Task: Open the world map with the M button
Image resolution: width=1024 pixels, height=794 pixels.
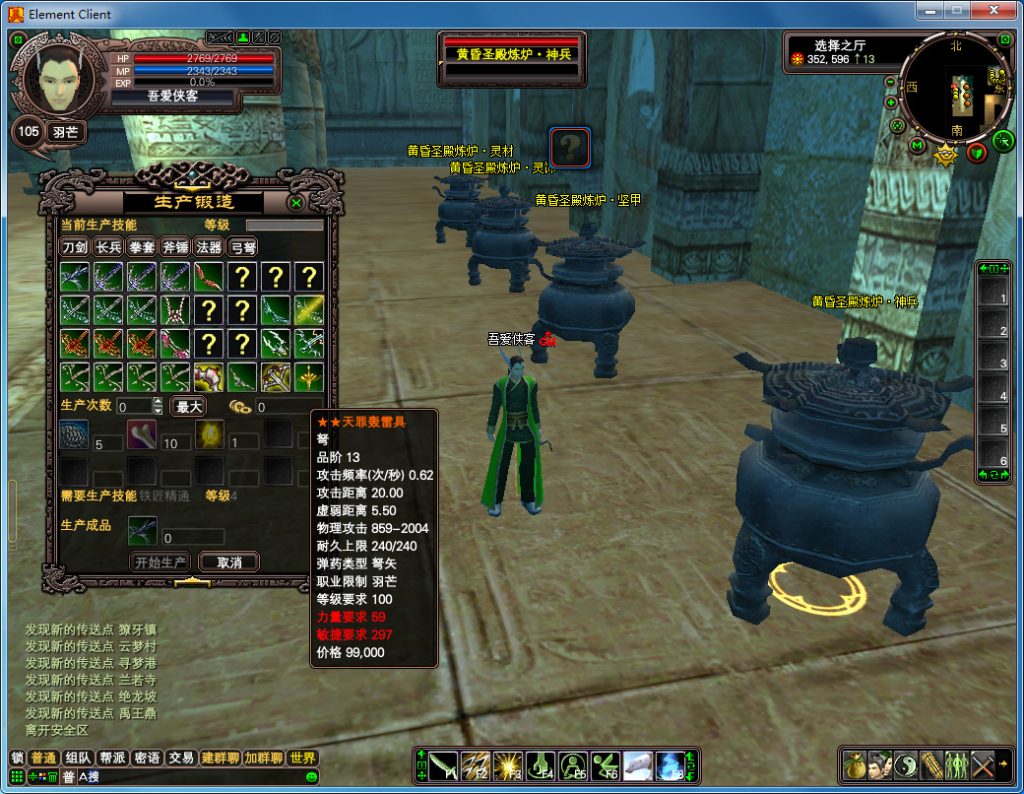Action: (917, 146)
